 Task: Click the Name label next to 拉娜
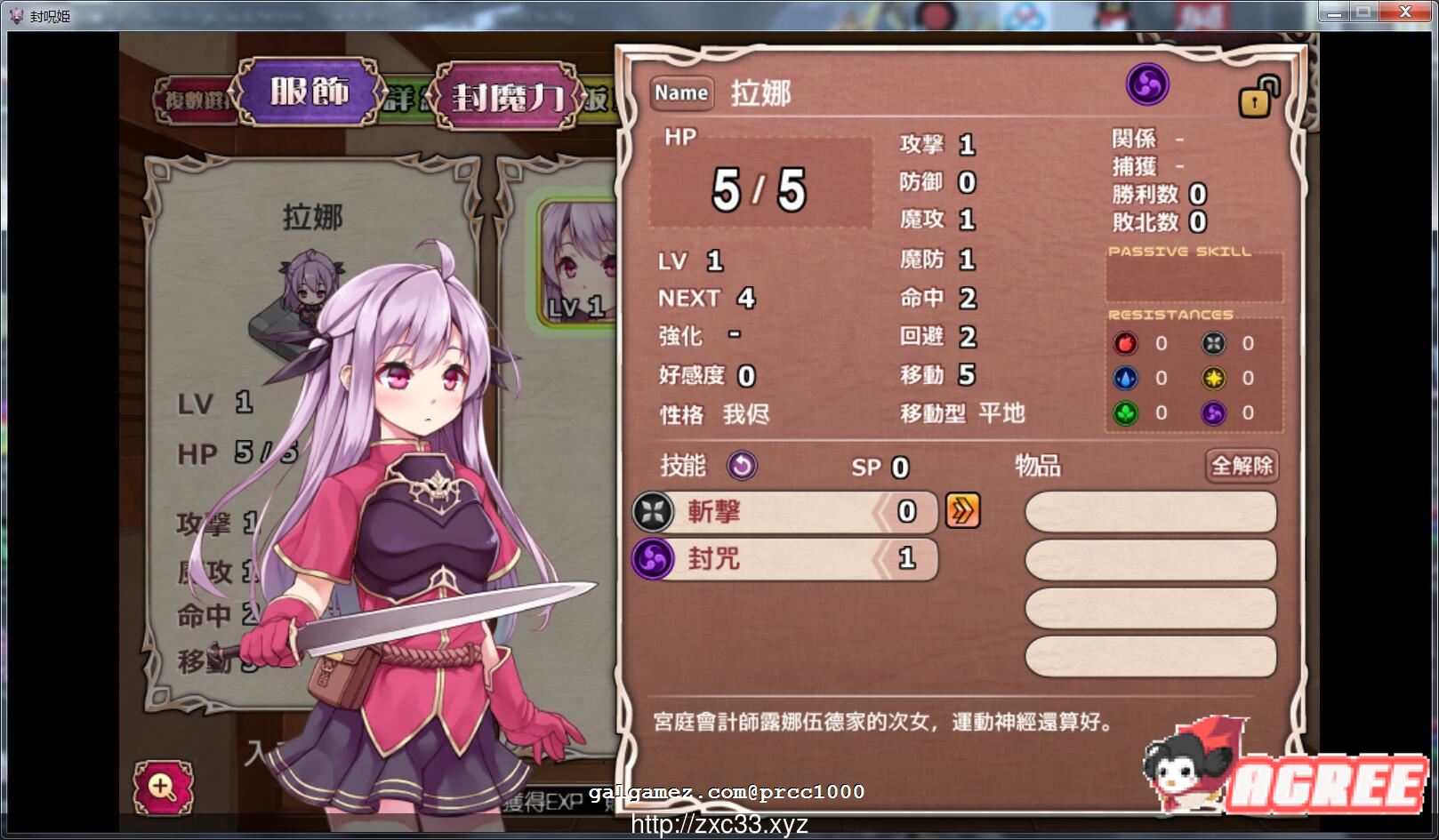point(681,93)
